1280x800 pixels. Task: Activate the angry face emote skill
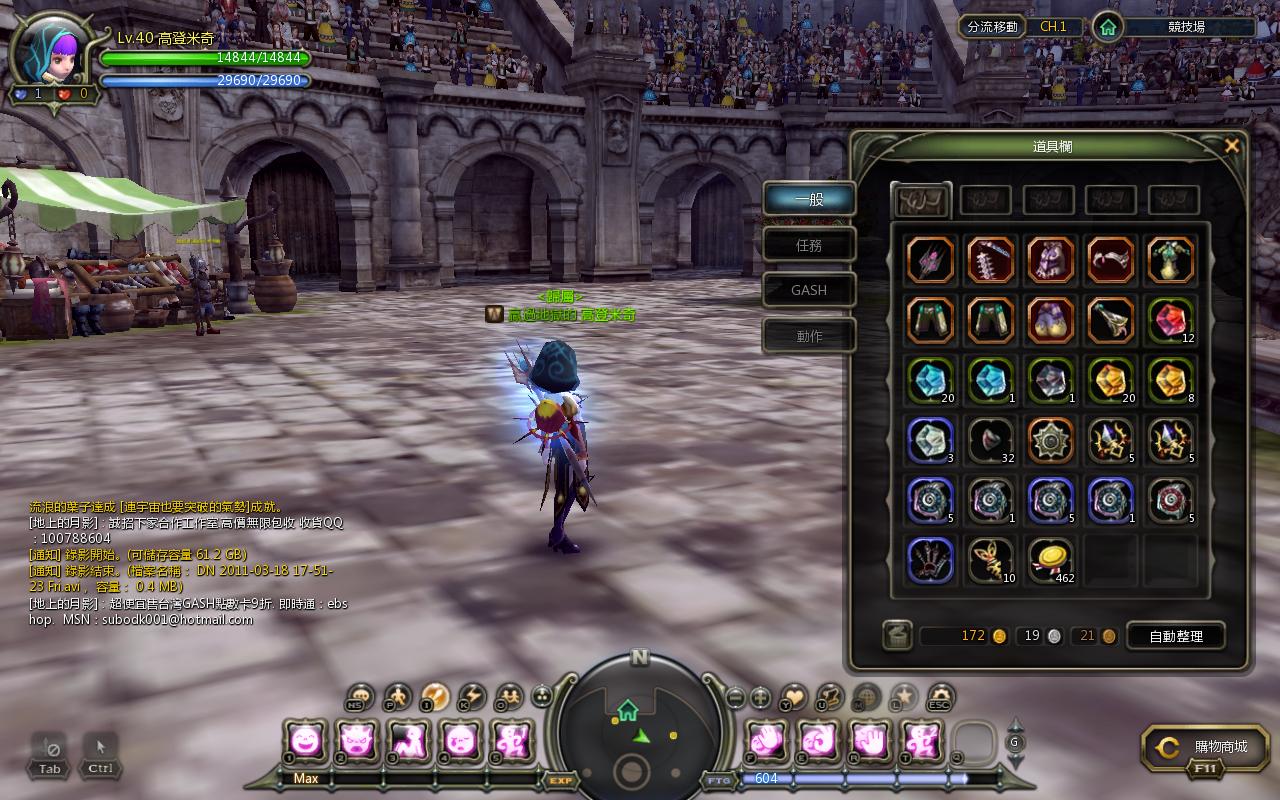click(357, 741)
